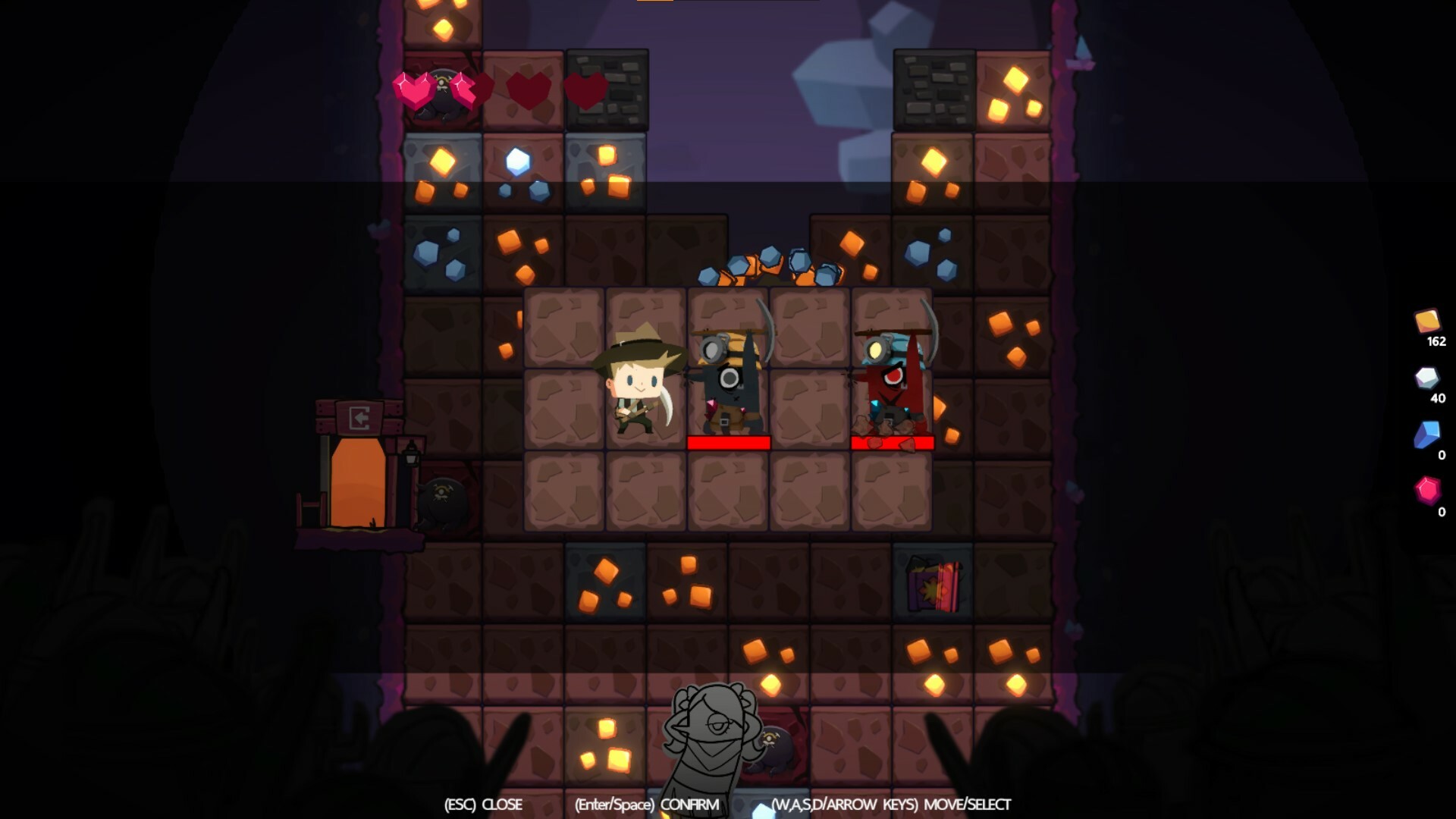
Task: Click the MOVE/SELECT arrow keys hint text
Action: coord(891,805)
